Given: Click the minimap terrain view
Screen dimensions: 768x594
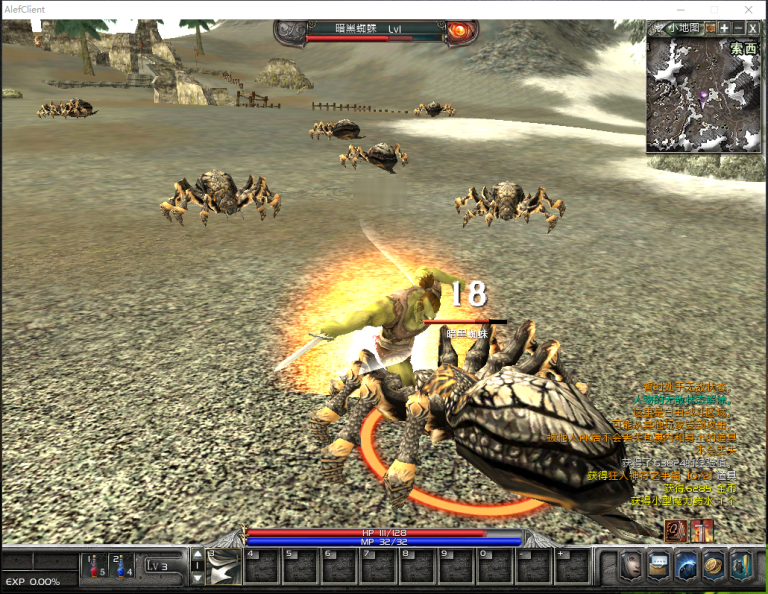Looking at the screenshot, I should coord(703,97).
